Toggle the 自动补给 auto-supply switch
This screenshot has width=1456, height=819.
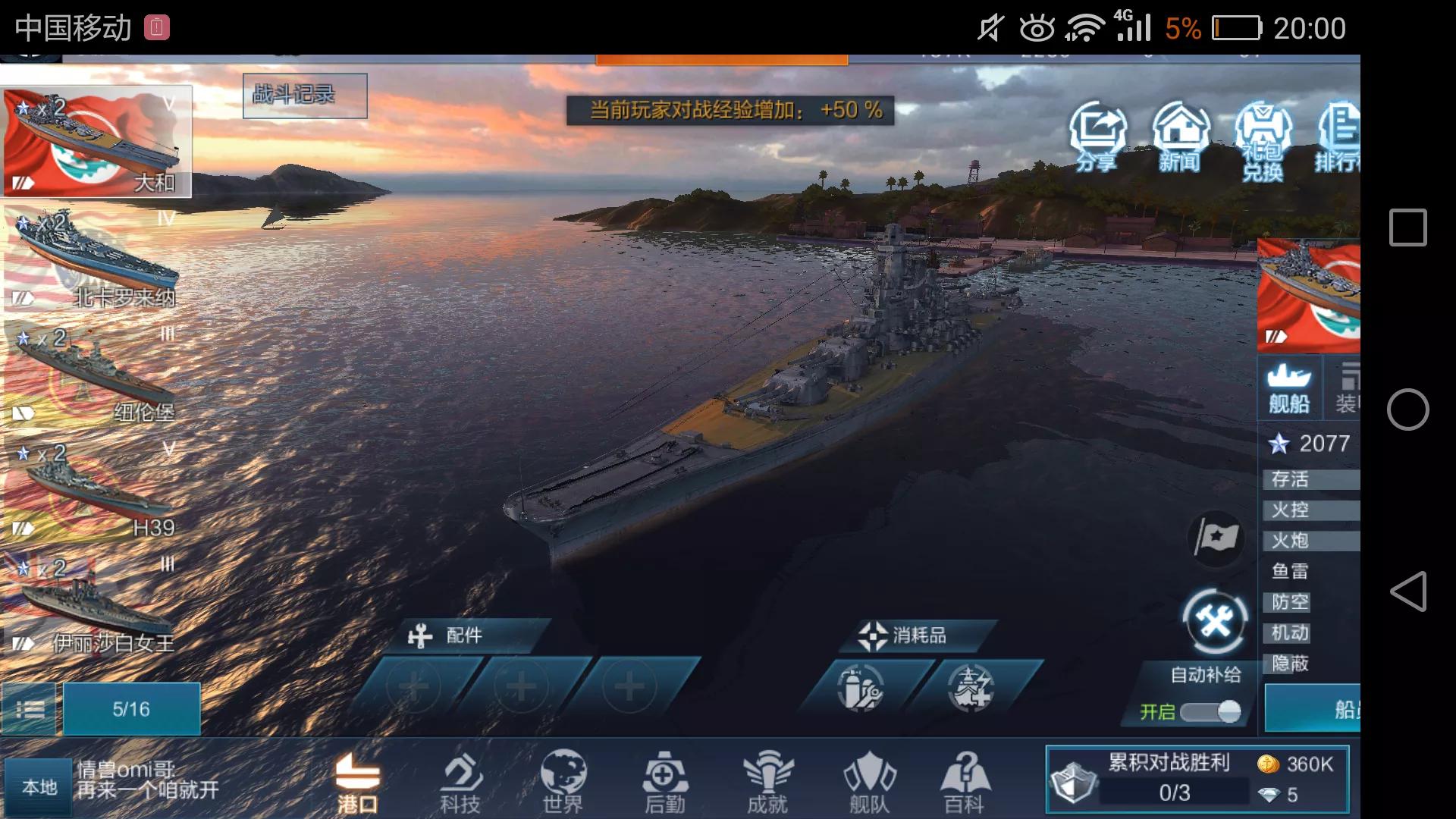pyautogui.click(x=1210, y=711)
